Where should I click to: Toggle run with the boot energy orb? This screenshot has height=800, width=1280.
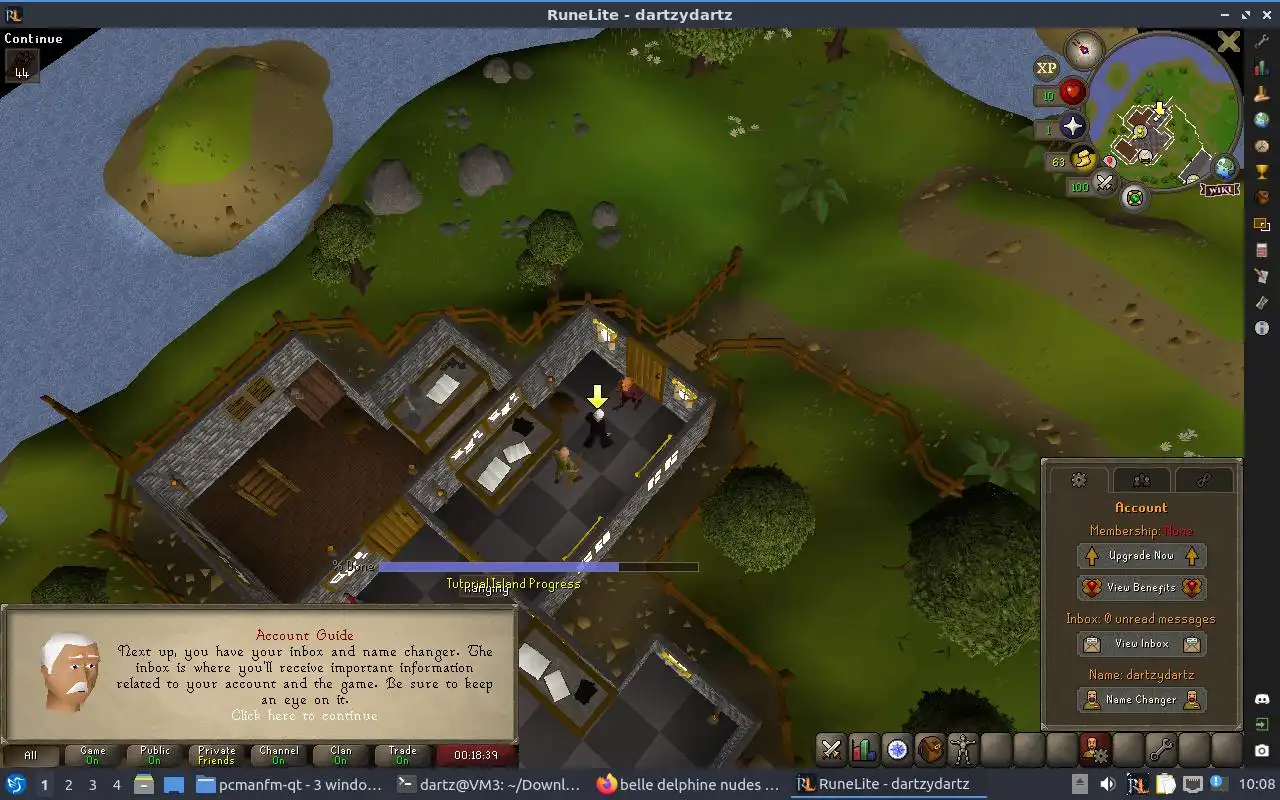tap(1084, 159)
